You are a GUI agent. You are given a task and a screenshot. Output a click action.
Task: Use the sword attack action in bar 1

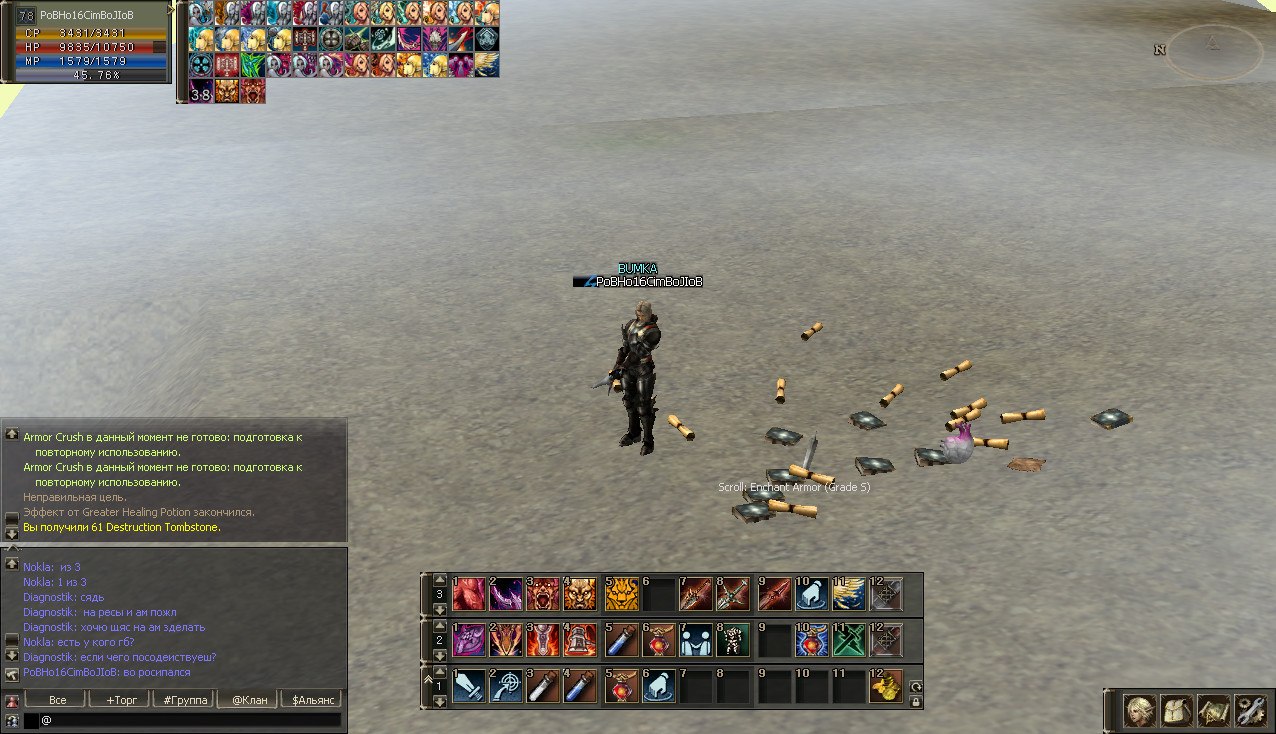pos(468,686)
